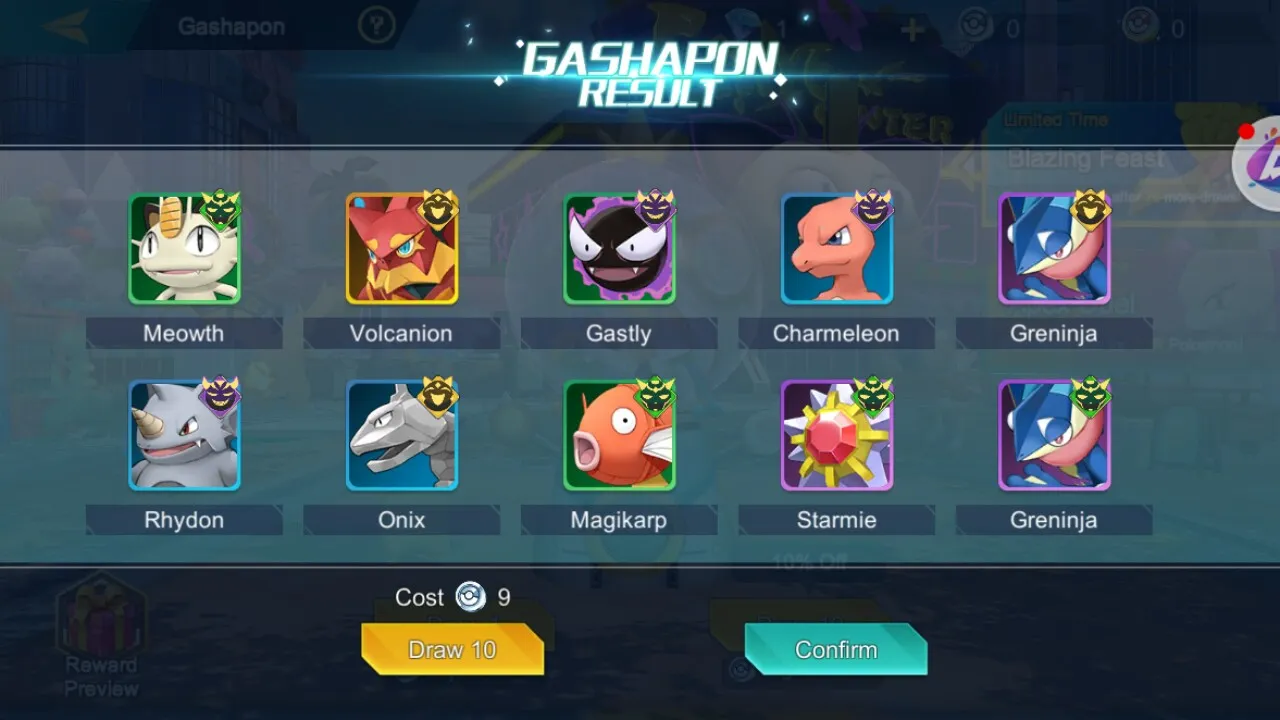This screenshot has height=720, width=1280.
Task: Select the Meowth result tile
Action: tap(184, 249)
